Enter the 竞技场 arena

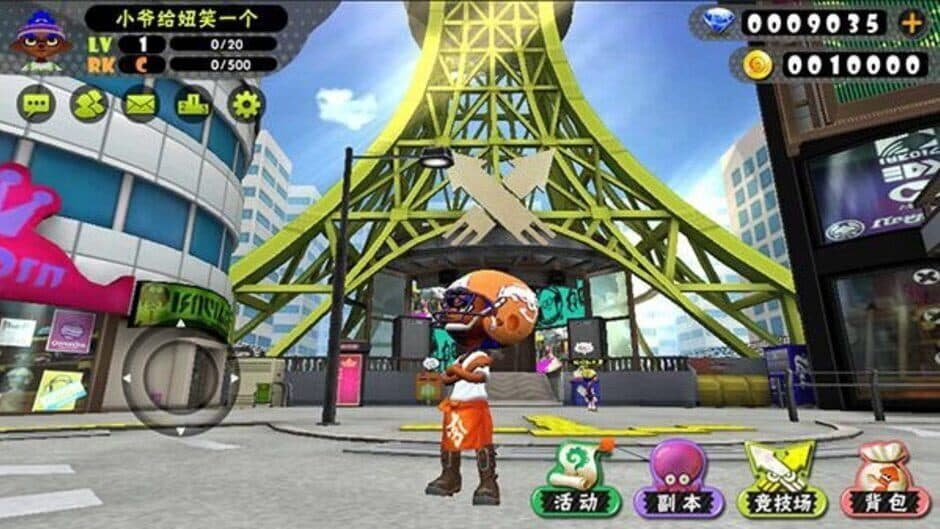pyautogui.click(x=782, y=480)
